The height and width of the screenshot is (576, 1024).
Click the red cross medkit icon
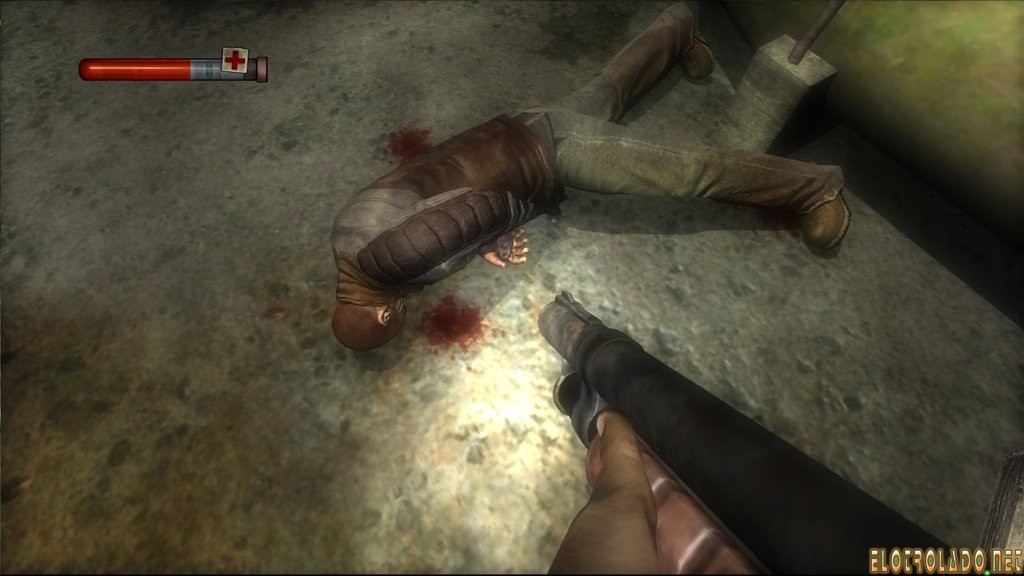tap(234, 60)
